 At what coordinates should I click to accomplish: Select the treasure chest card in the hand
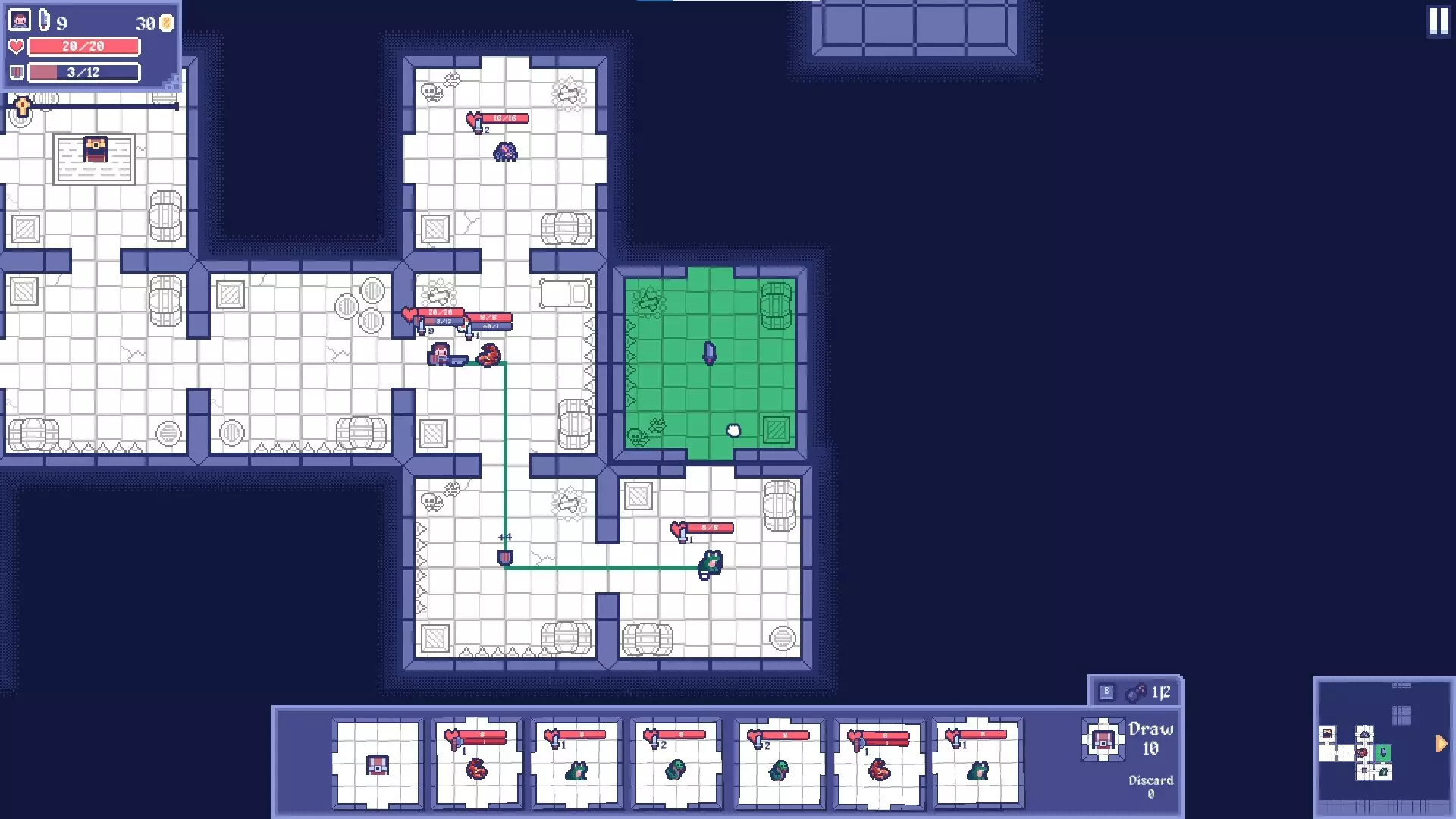coord(377,766)
